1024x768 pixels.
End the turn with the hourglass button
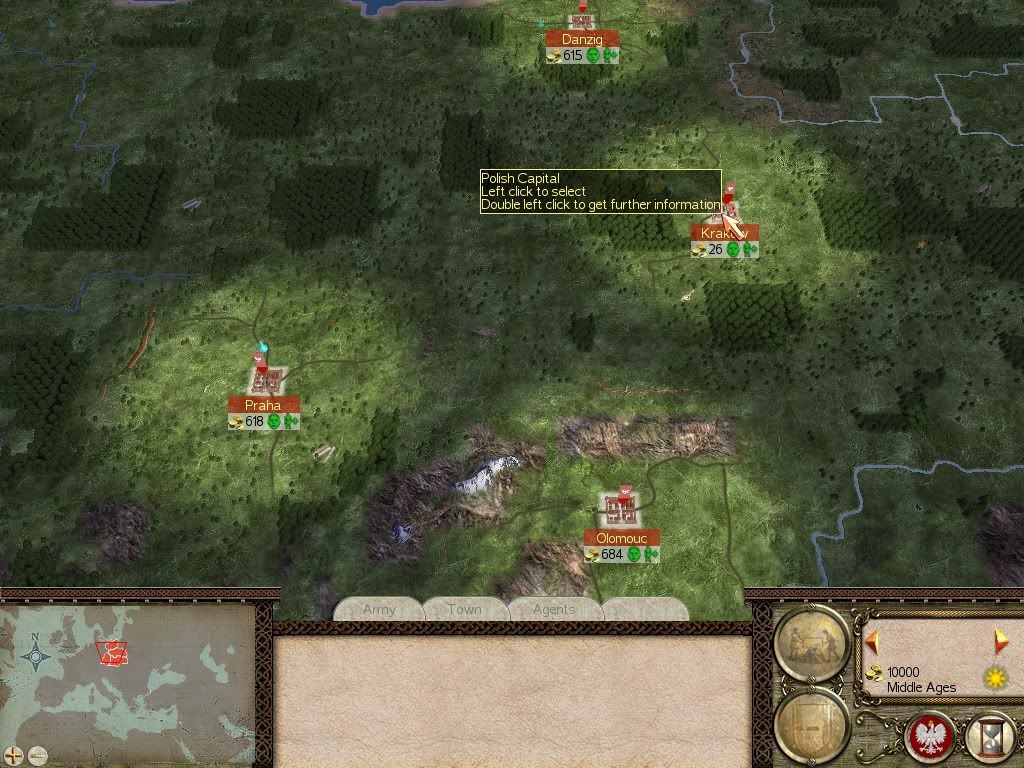987,736
